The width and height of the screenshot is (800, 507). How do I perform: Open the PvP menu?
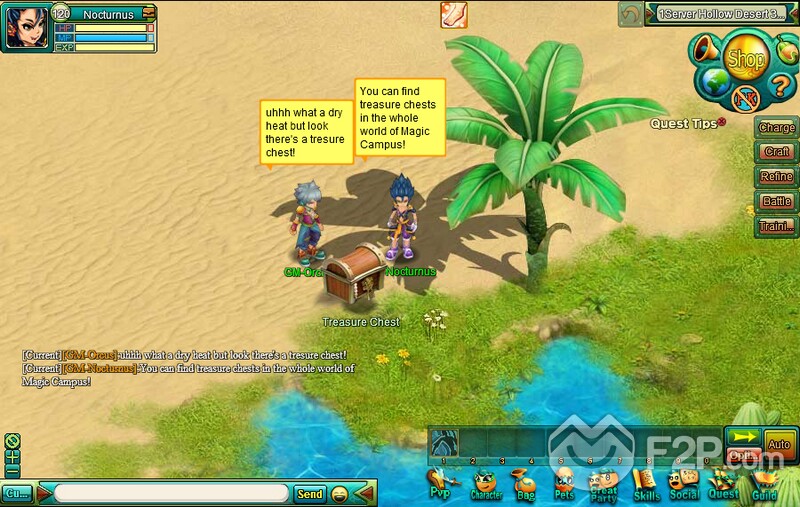point(441,487)
